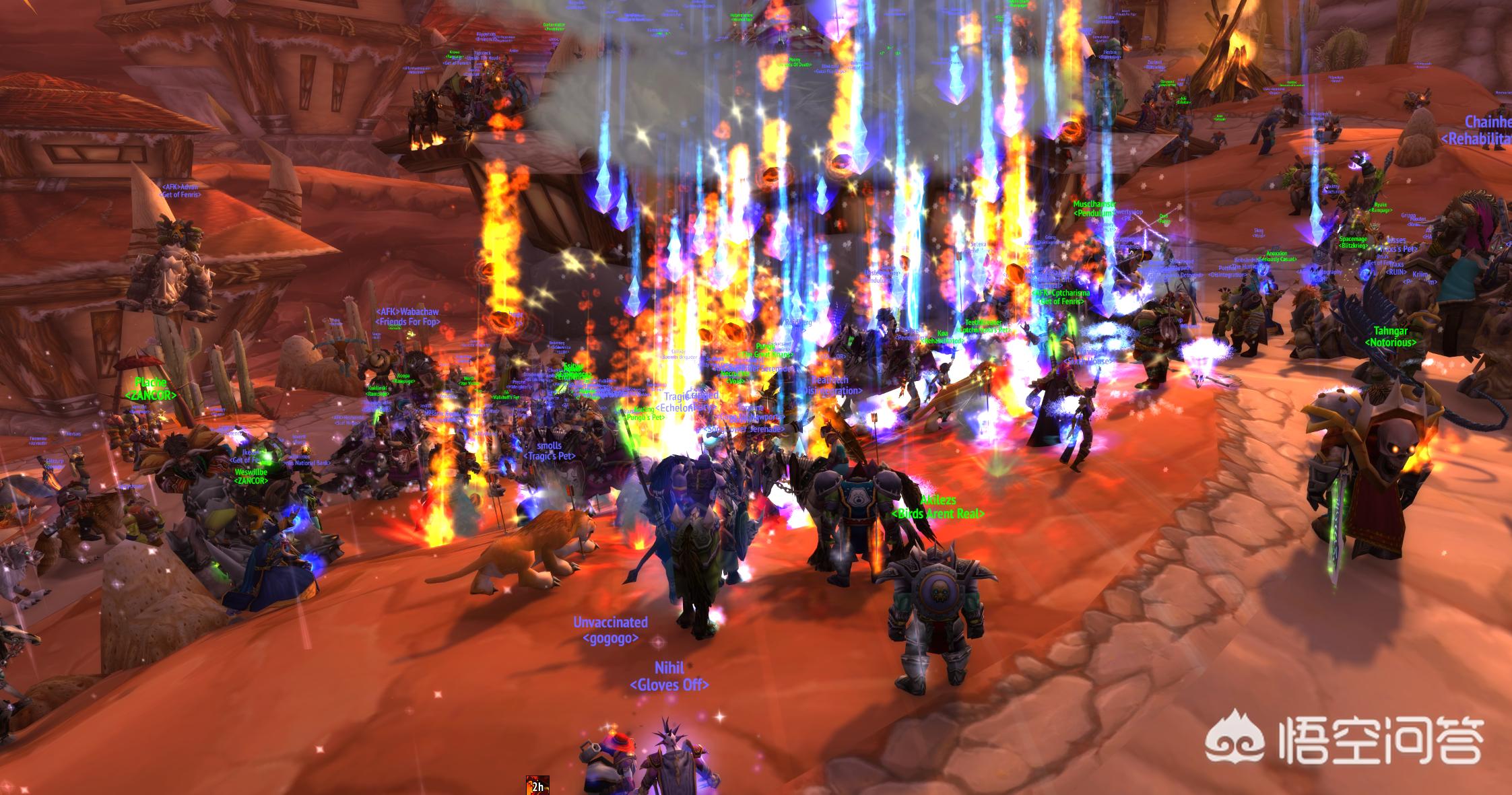Click the fiery buff icon showing 2h
The image size is (1512, 795).
pos(537,785)
